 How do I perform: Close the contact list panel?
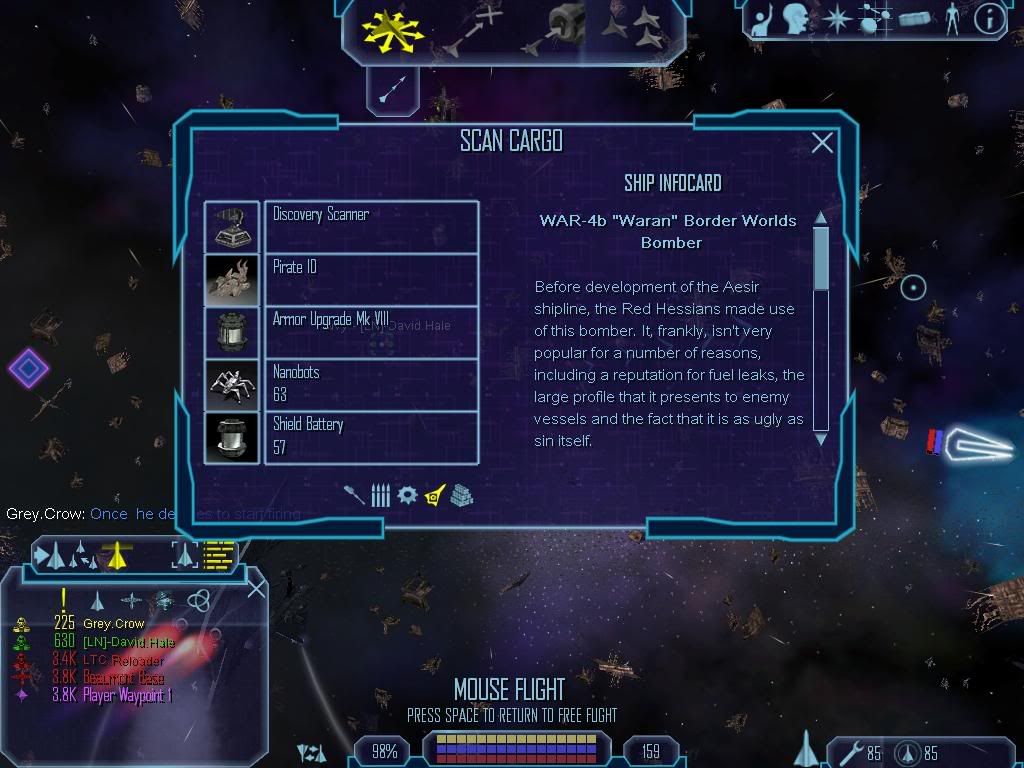click(x=256, y=588)
